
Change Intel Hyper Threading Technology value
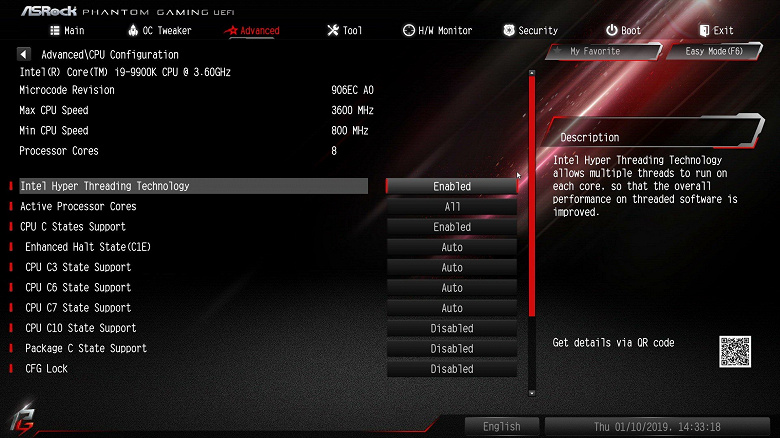452,186
